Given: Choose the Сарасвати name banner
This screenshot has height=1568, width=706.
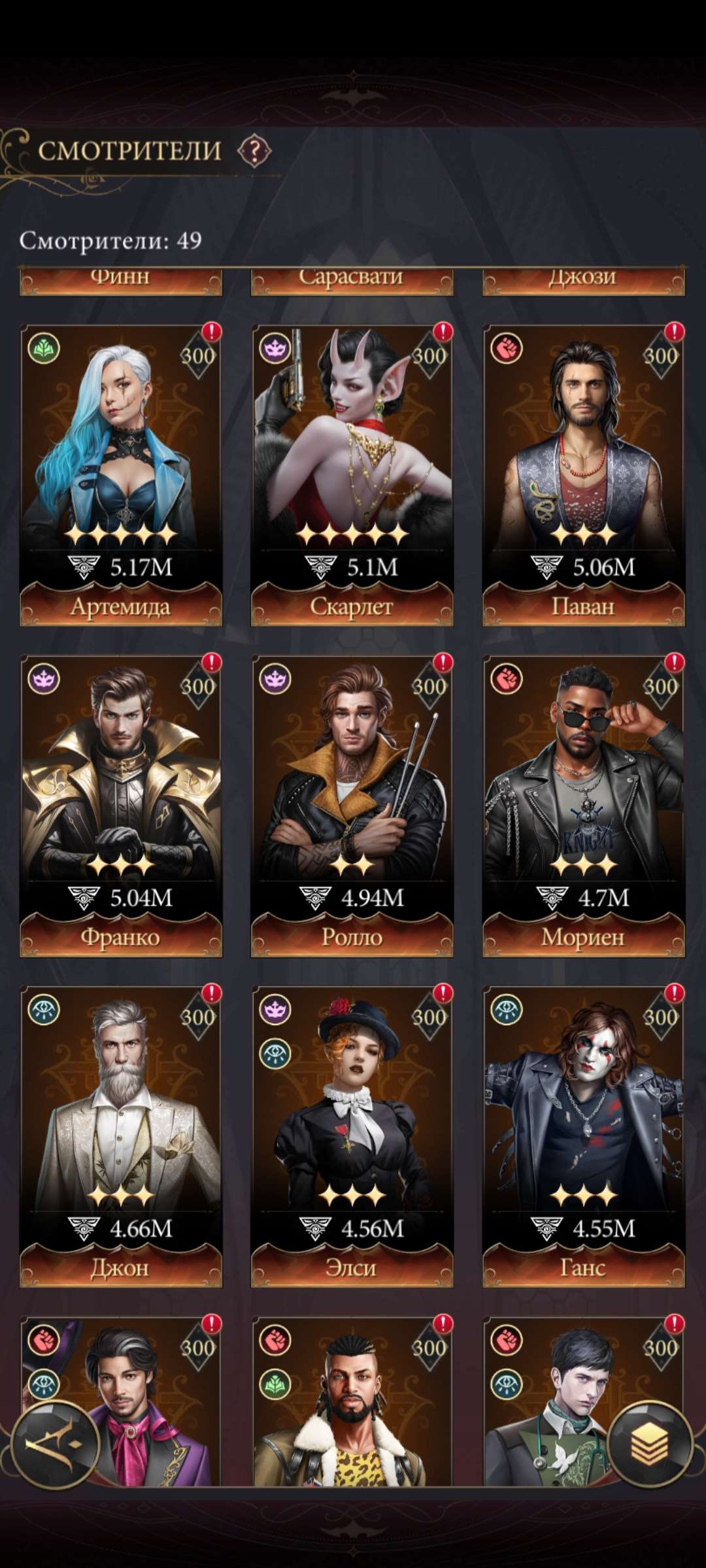Looking at the screenshot, I should coord(352,280).
